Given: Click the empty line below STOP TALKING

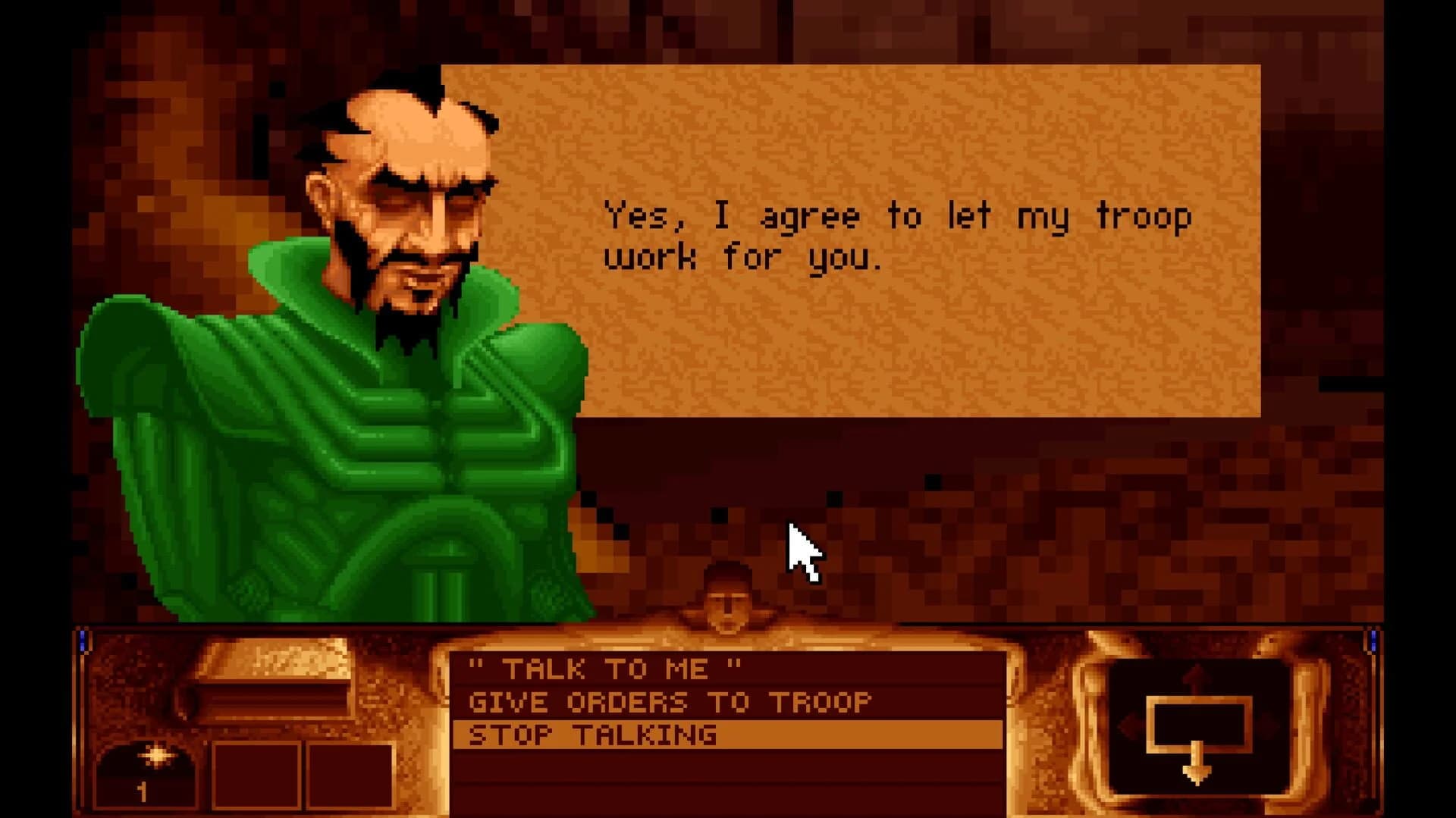Looking at the screenshot, I should [728, 766].
